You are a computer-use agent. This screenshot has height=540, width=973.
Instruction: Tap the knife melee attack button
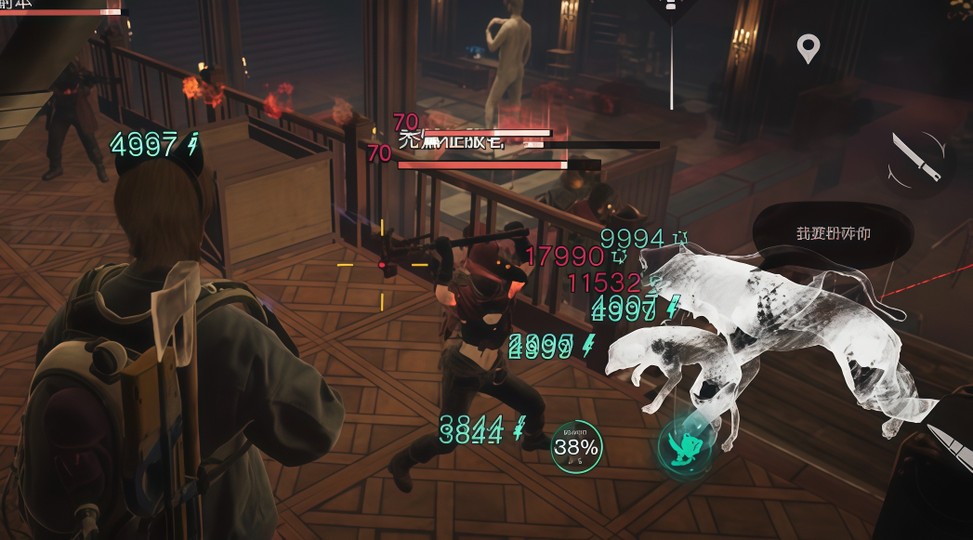click(917, 157)
